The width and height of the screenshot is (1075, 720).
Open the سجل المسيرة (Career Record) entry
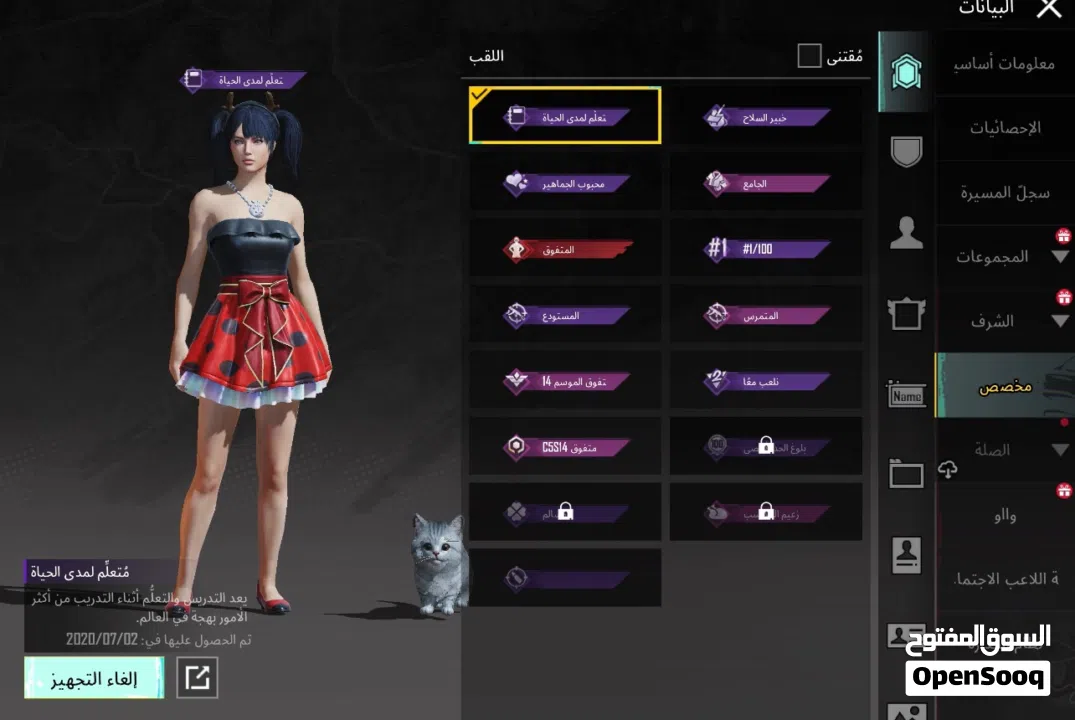[x=1005, y=192]
